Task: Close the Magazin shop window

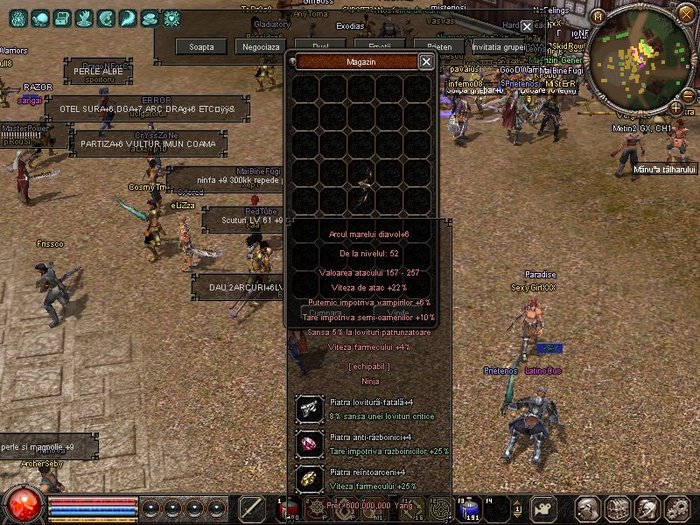Action: [x=426, y=61]
